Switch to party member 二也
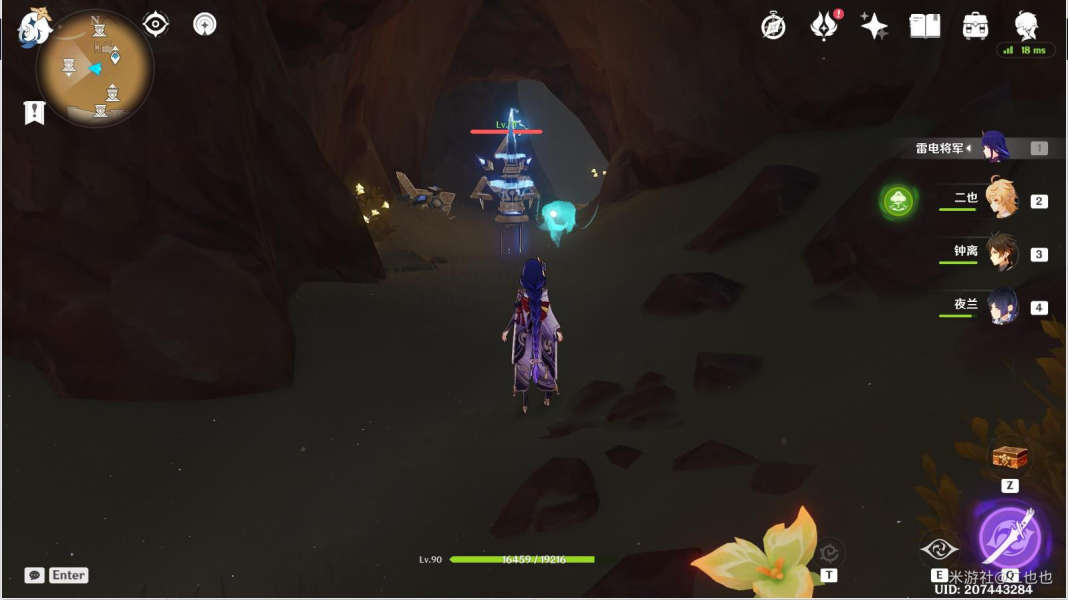1068x600 pixels. [x=1000, y=199]
